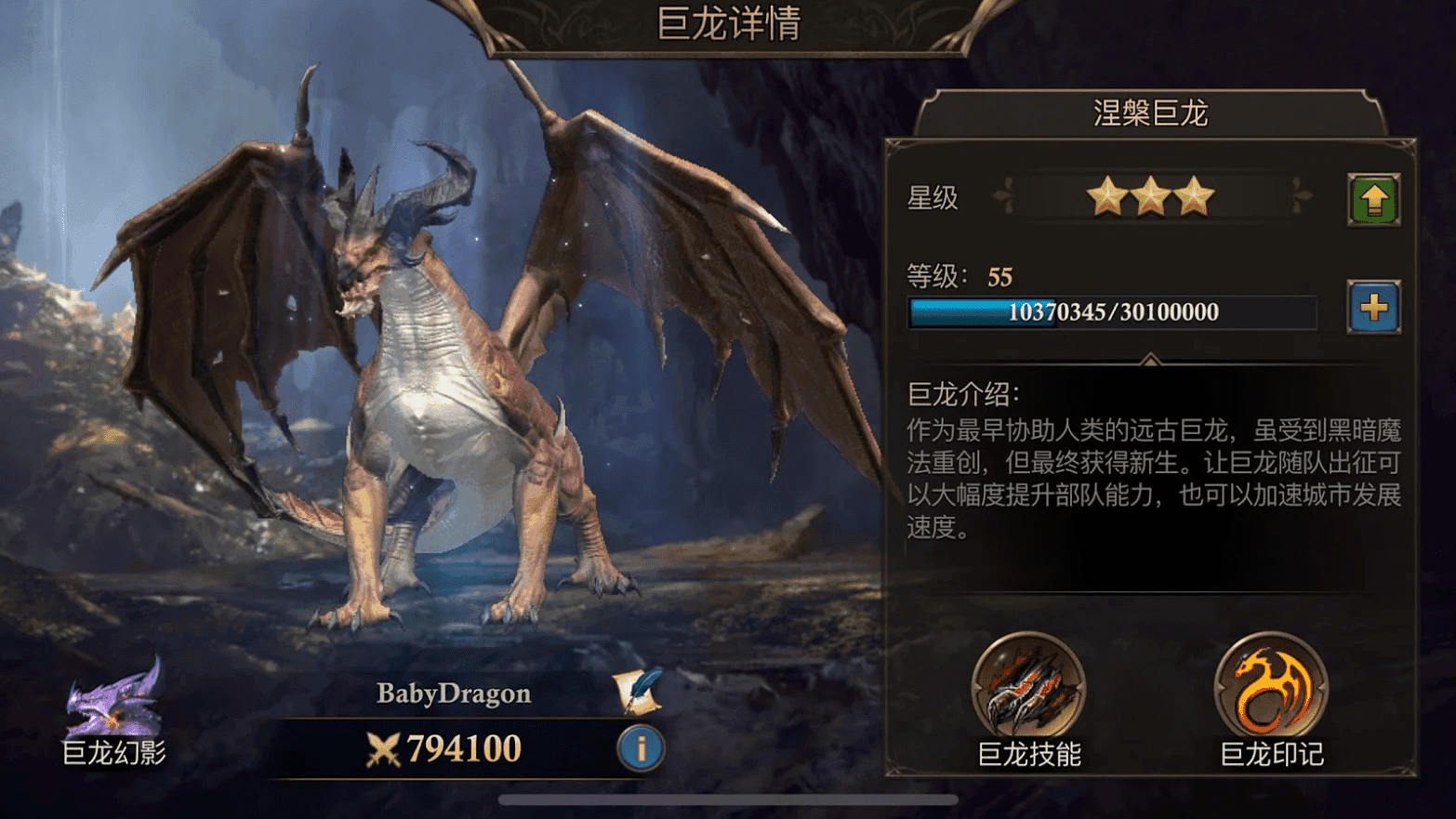Click the 10370345/30100000 experience progress bar
This screenshot has height=819, width=1456.
pos(1113,313)
